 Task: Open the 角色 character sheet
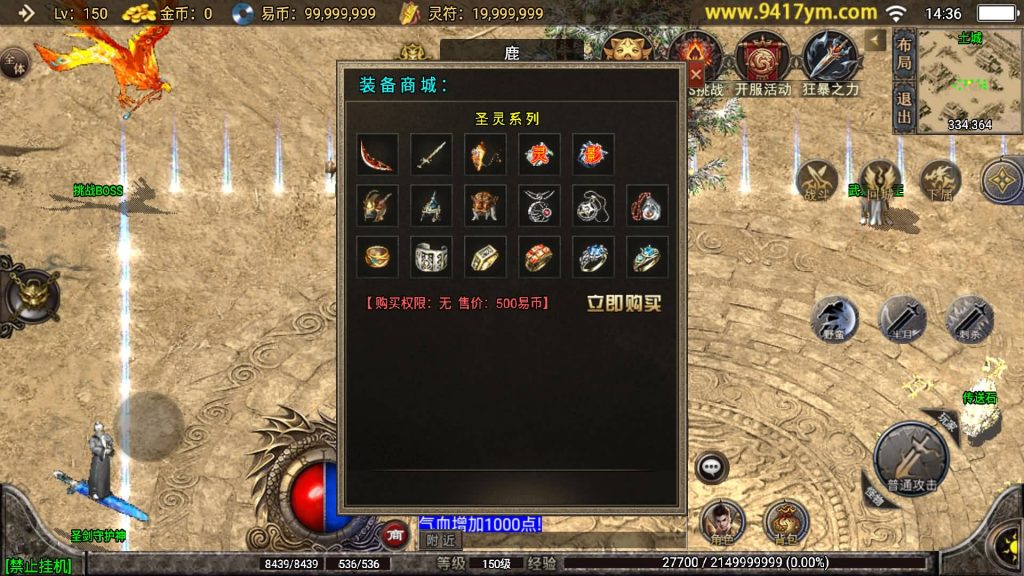722,523
